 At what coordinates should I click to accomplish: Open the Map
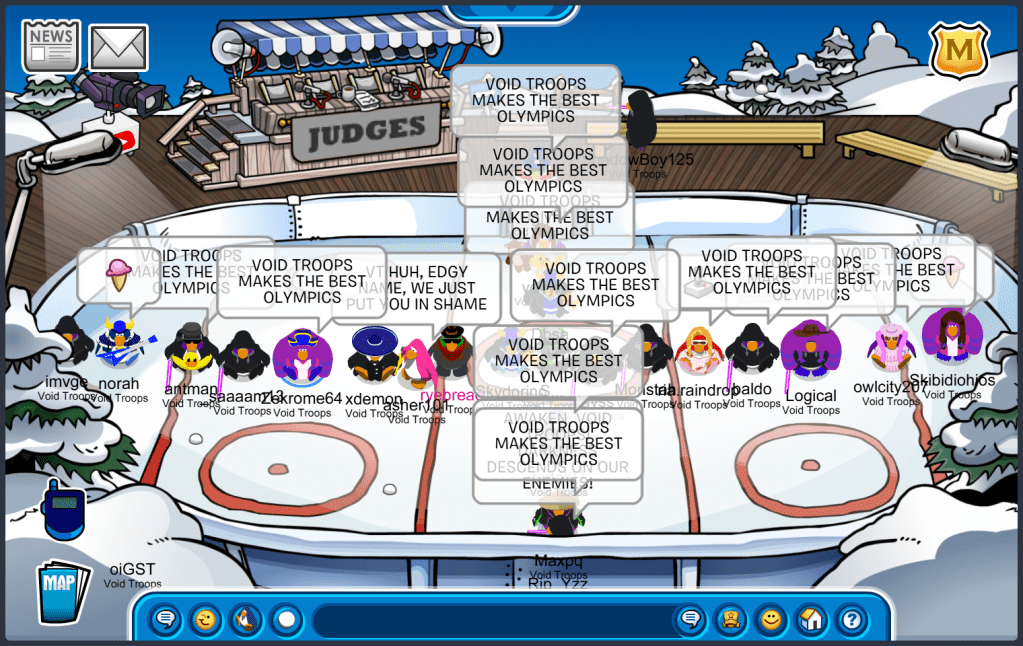click(60, 592)
